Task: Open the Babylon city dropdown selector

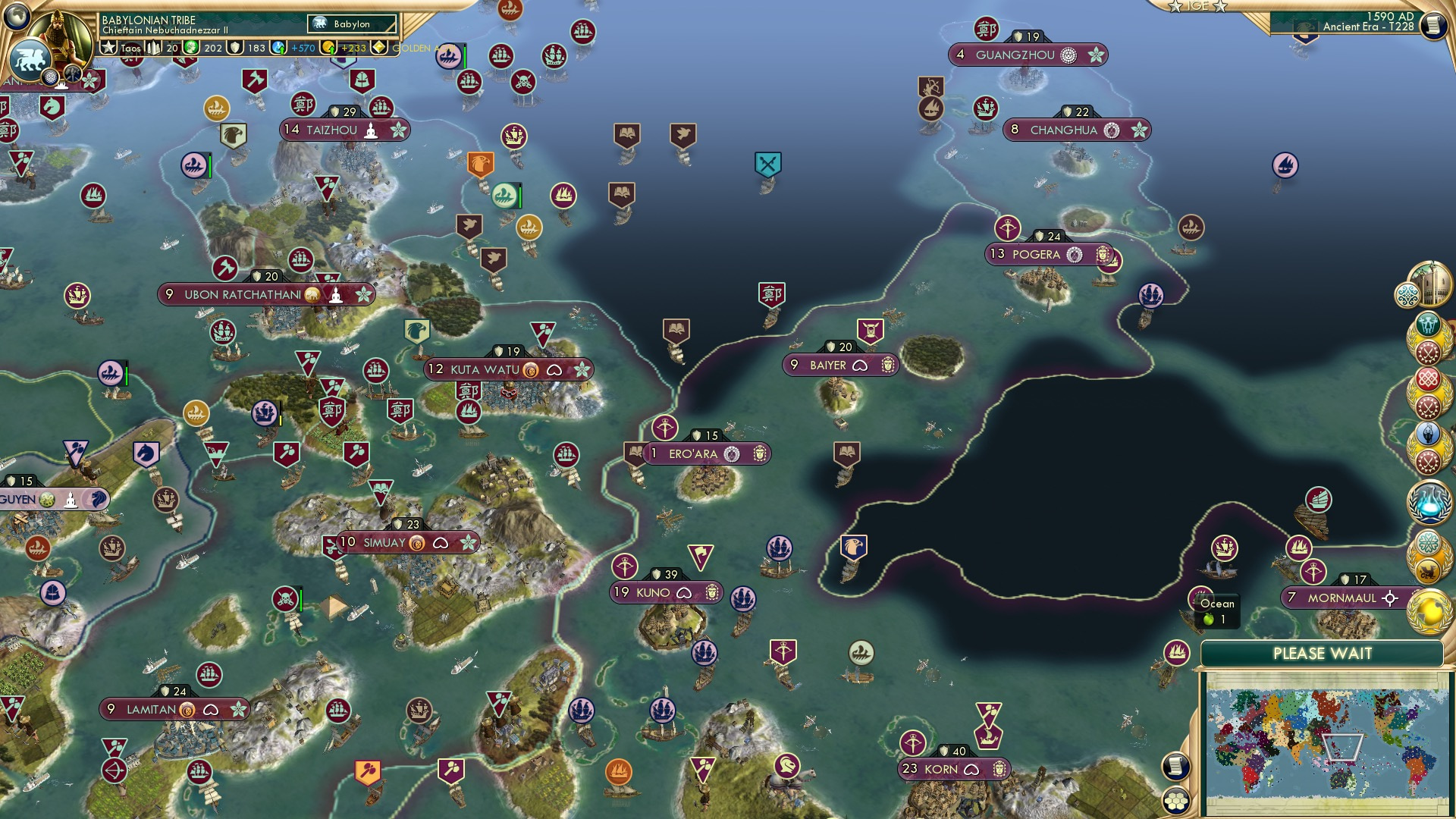Action: click(x=351, y=24)
